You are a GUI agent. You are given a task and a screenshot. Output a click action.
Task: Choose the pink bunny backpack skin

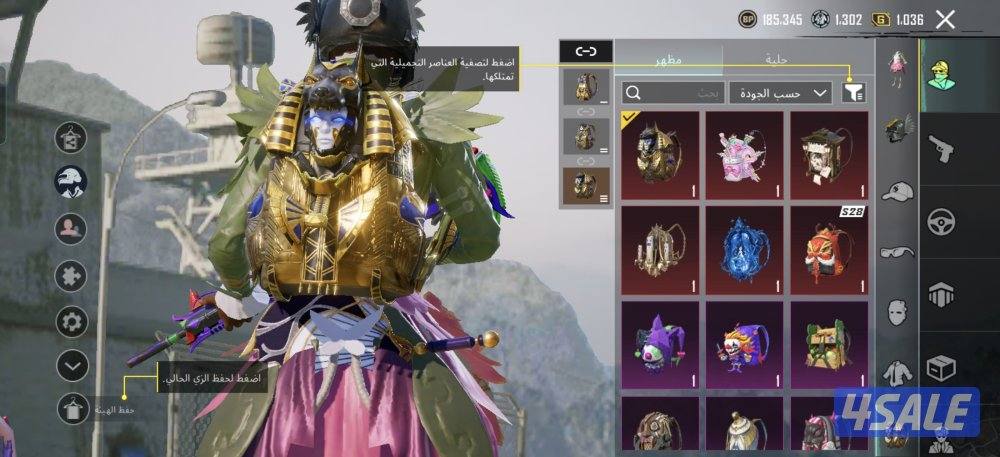[744, 150]
